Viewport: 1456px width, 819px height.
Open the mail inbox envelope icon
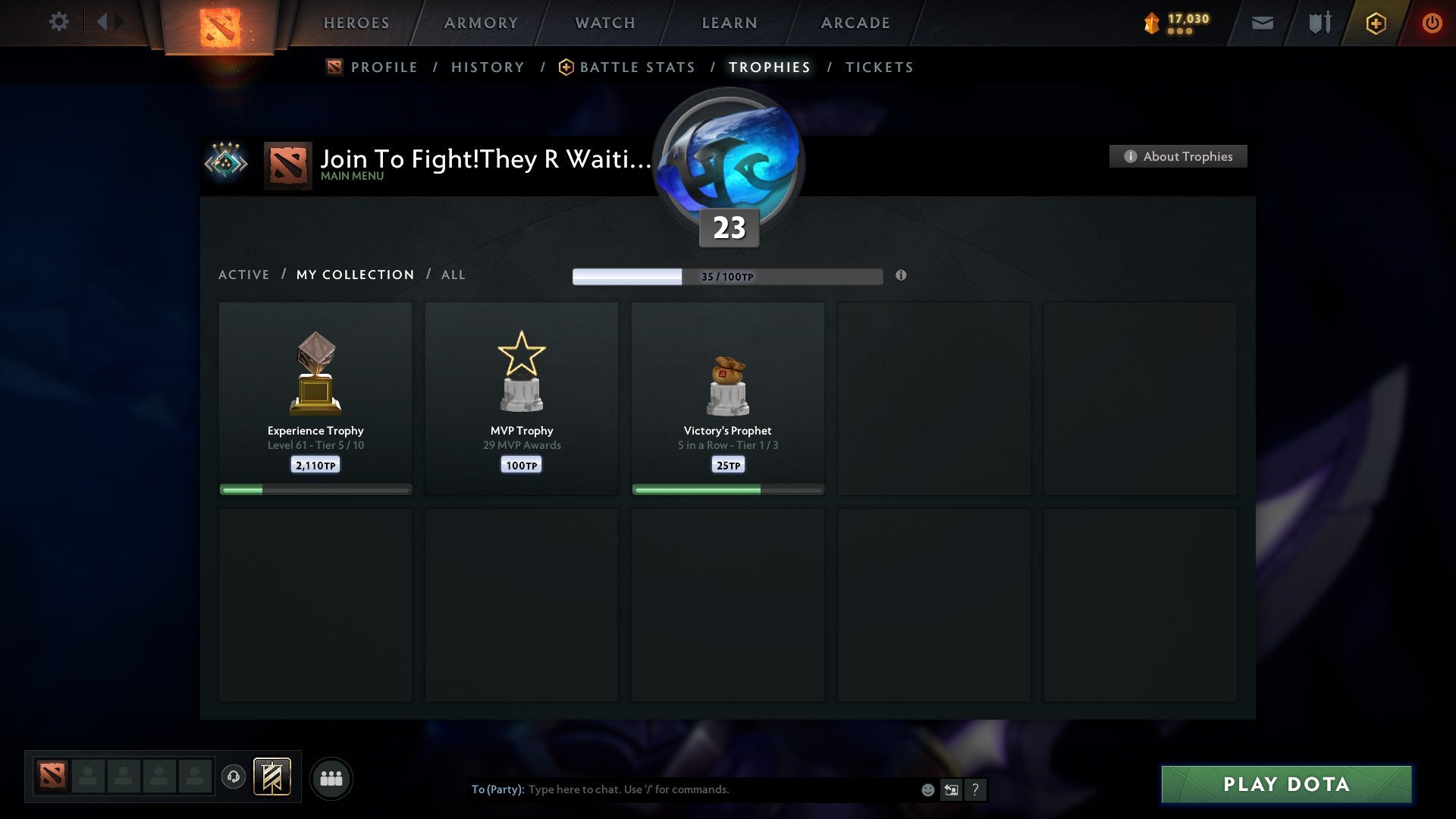point(1262,23)
